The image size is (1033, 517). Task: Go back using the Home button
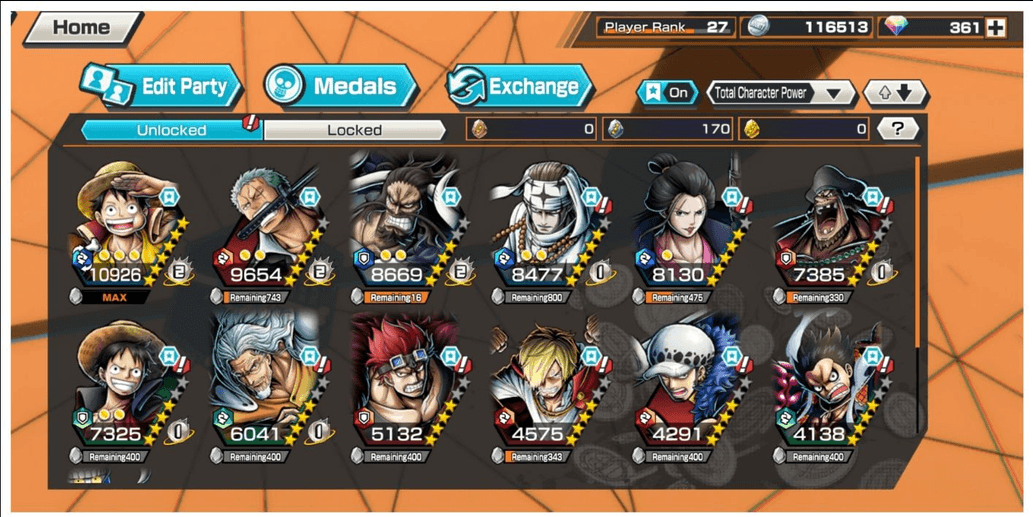point(82,27)
